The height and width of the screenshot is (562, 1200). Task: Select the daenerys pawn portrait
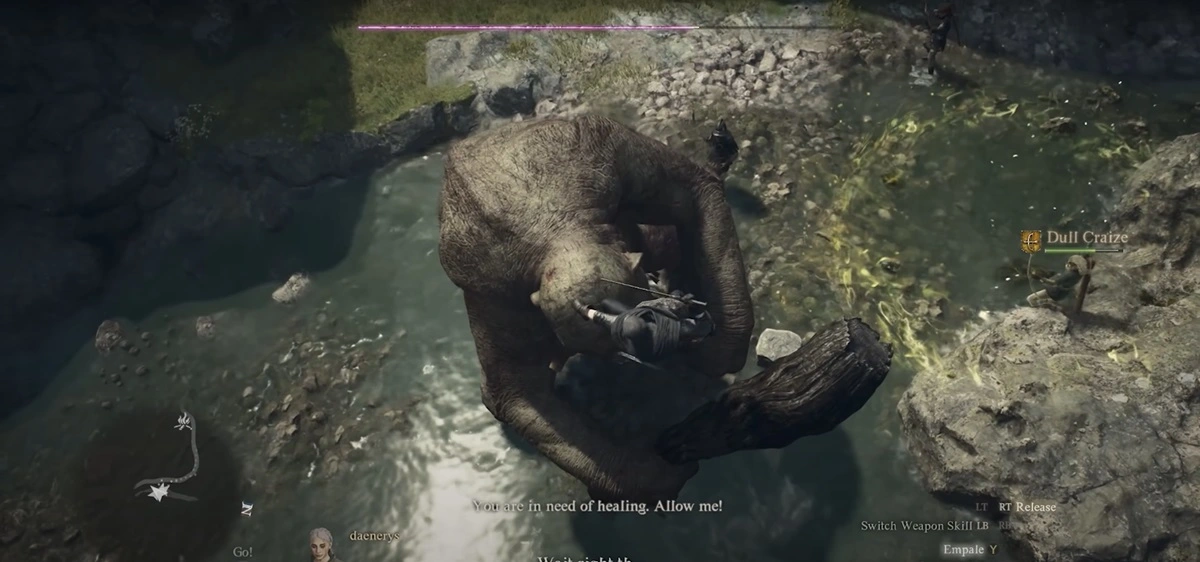pyautogui.click(x=321, y=544)
